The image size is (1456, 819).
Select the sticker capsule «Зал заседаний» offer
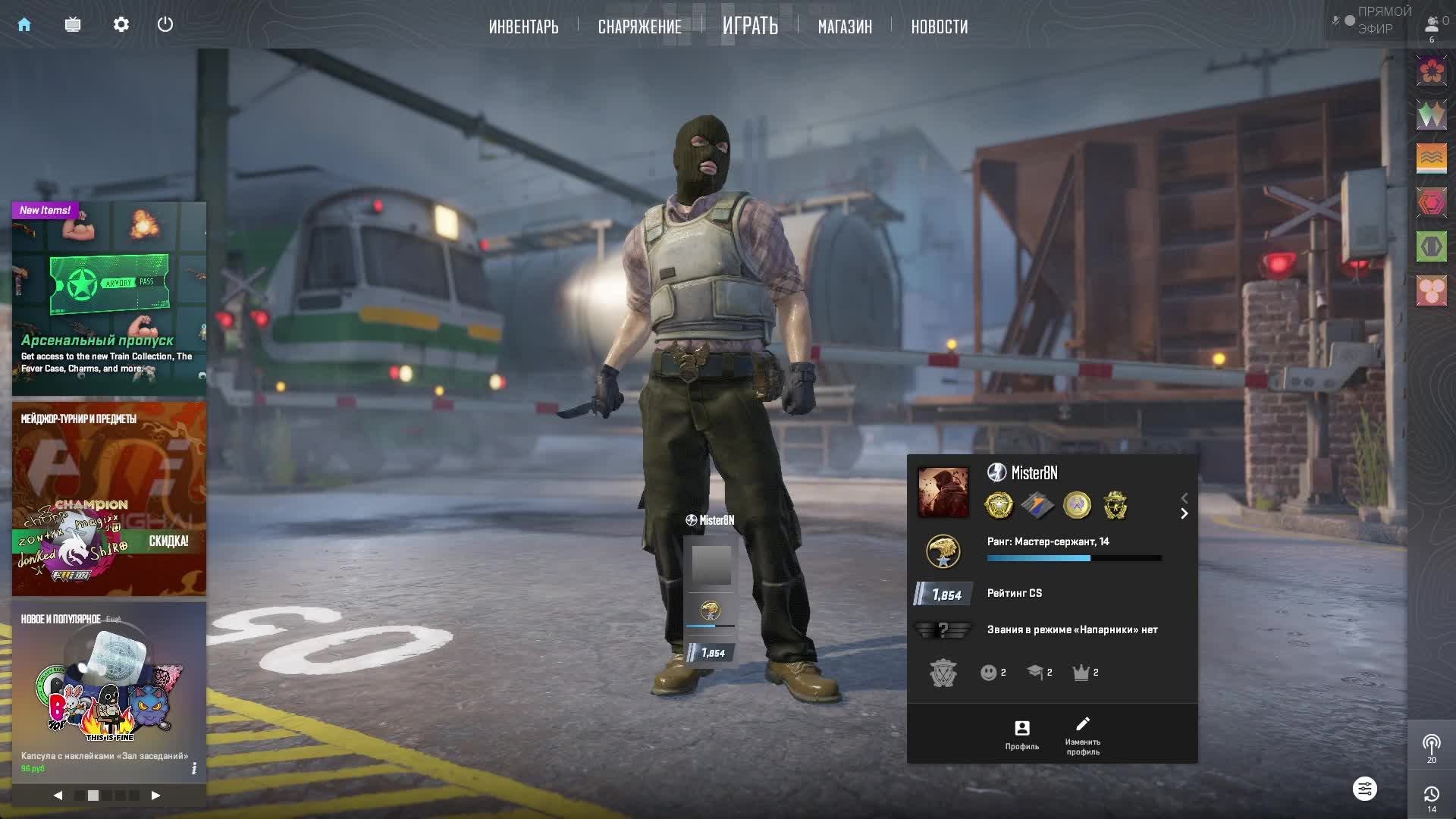pyautogui.click(x=109, y=690)
